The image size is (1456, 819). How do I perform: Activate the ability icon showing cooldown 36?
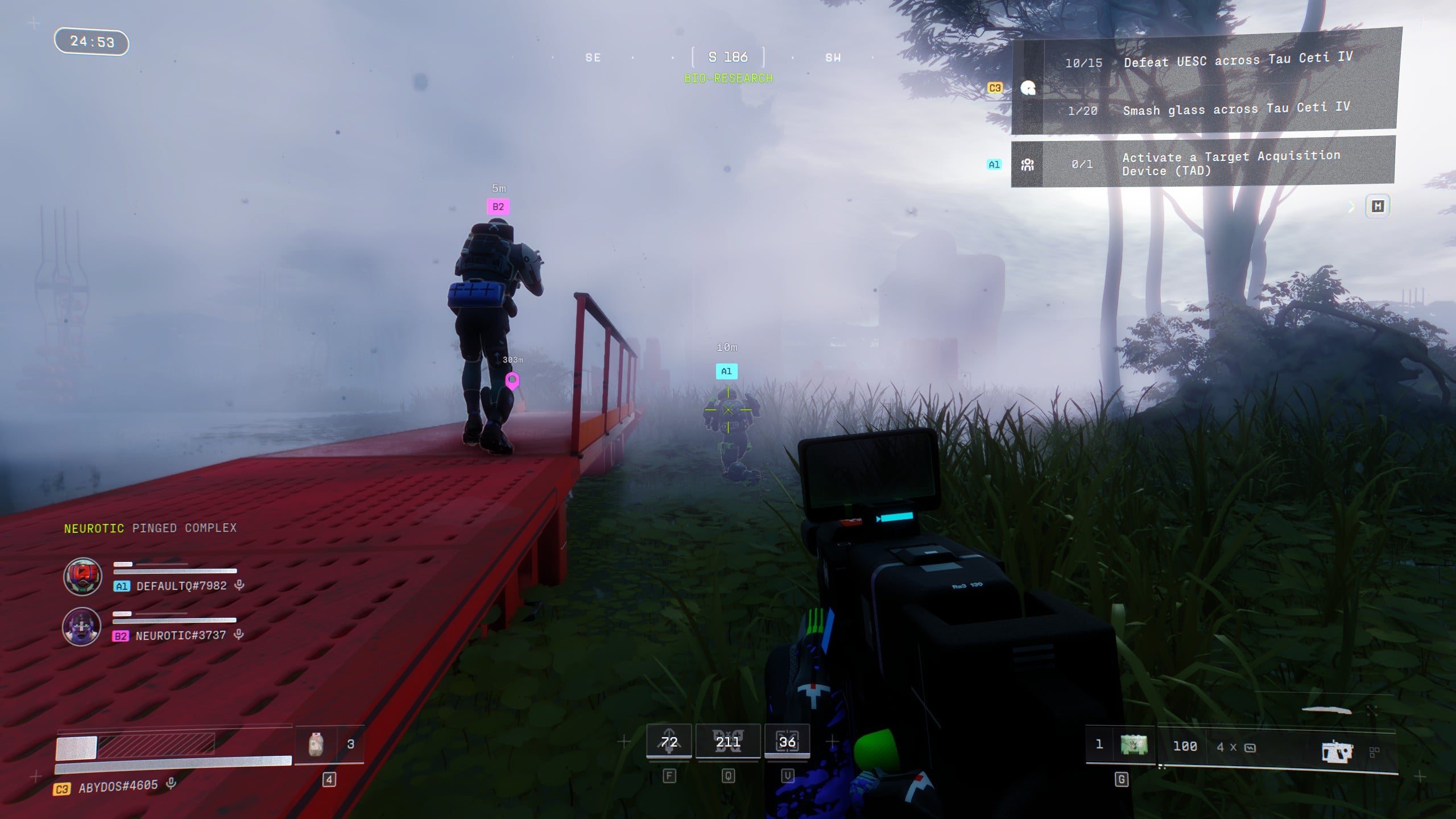787,742
